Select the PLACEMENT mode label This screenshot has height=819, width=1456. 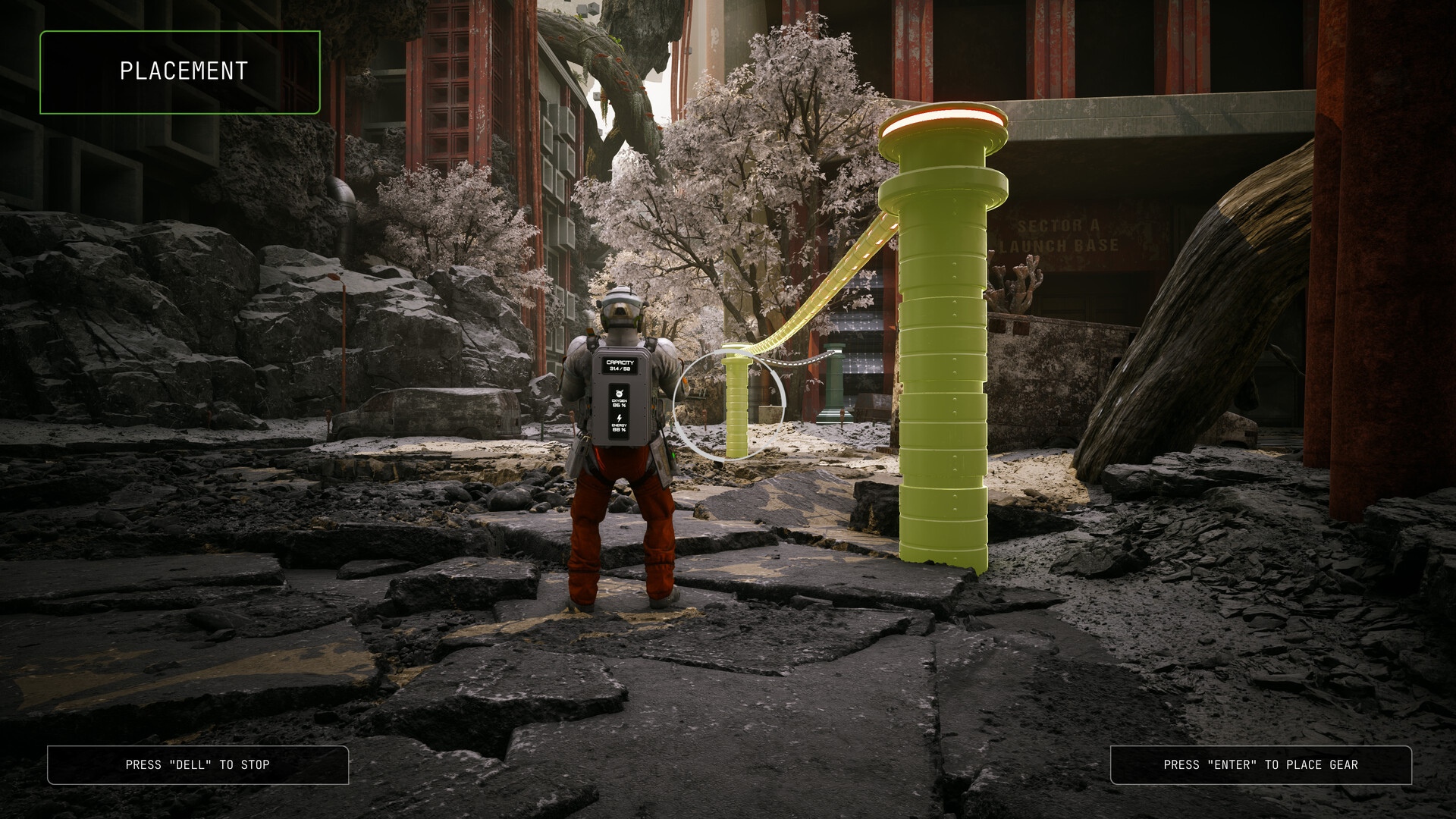tap(182, 71)
